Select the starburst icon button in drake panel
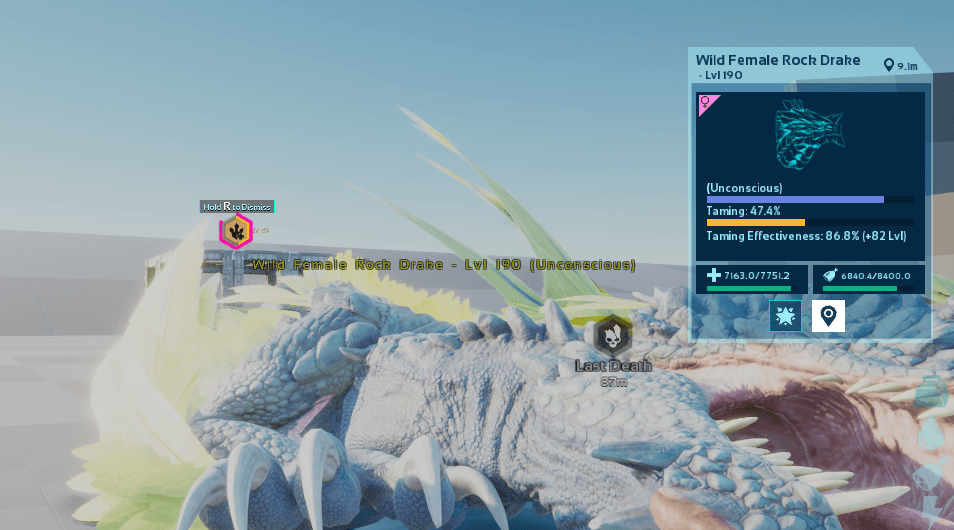Viewport: 954px width, 530px height. (x=785, y=316)
